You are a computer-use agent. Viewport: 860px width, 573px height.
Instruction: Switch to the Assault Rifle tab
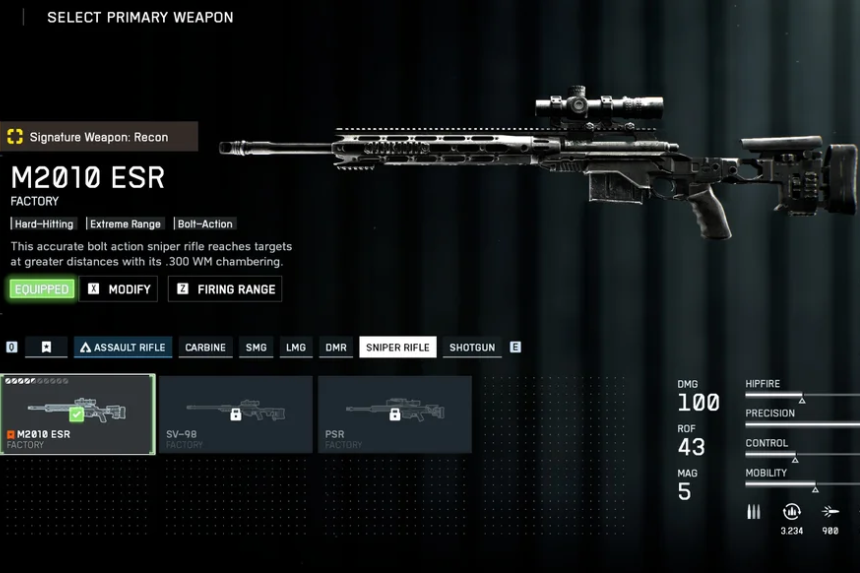coord(123,347)
